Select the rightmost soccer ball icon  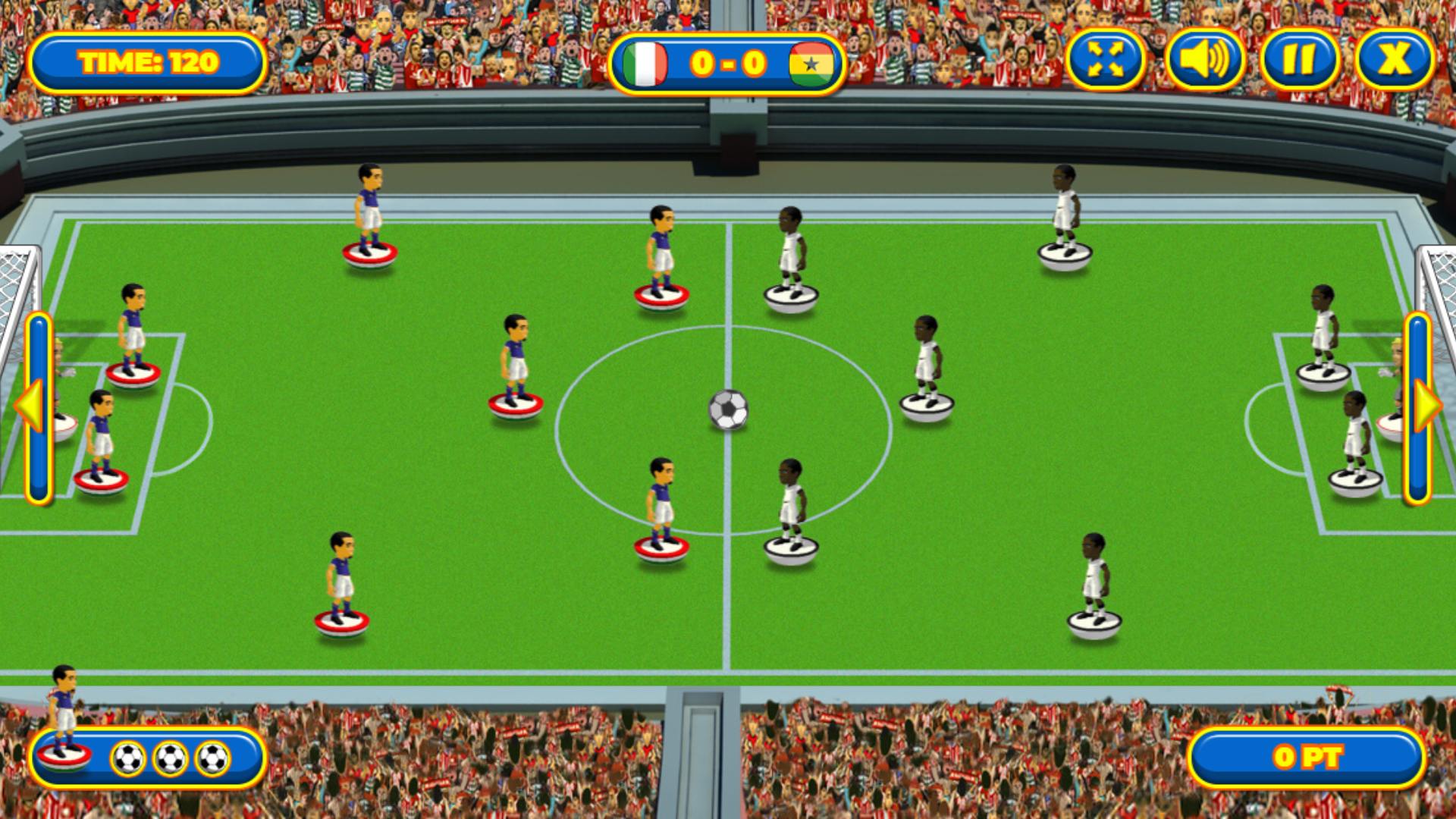210,756
